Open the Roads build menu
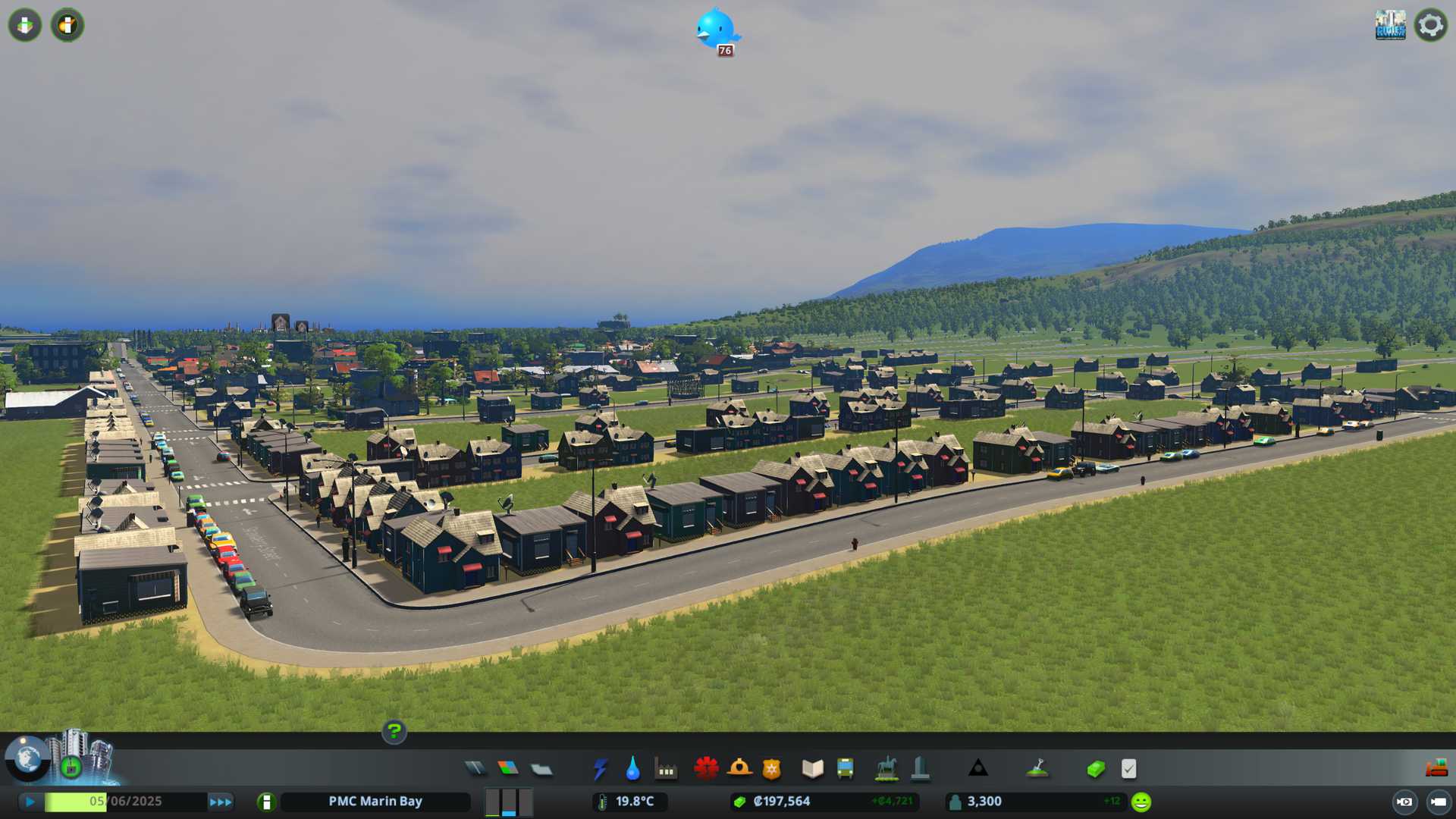 (x=475, y=769)
